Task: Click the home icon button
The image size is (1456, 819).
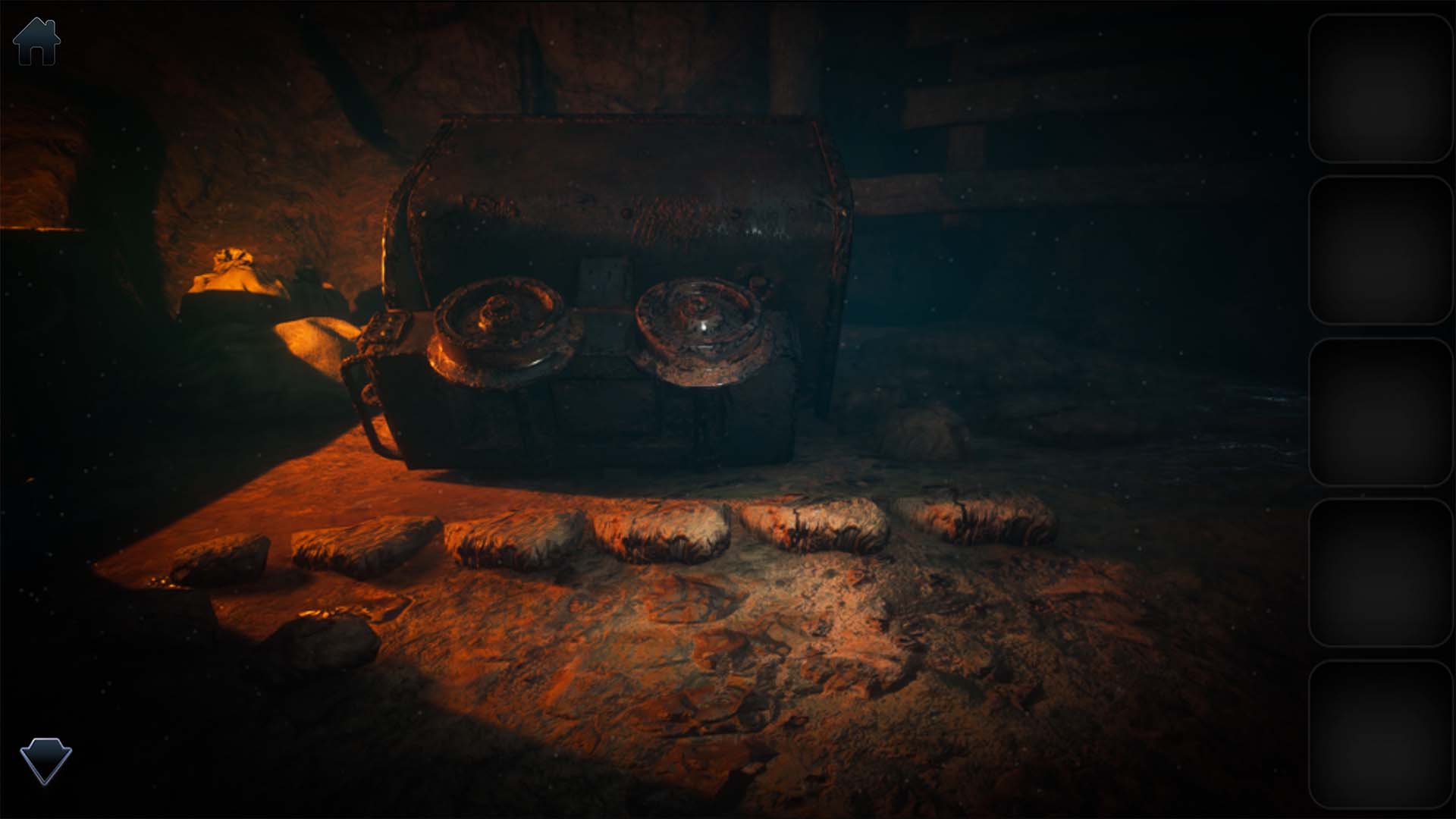Action: pyautogui.click(x=36, y=42)
